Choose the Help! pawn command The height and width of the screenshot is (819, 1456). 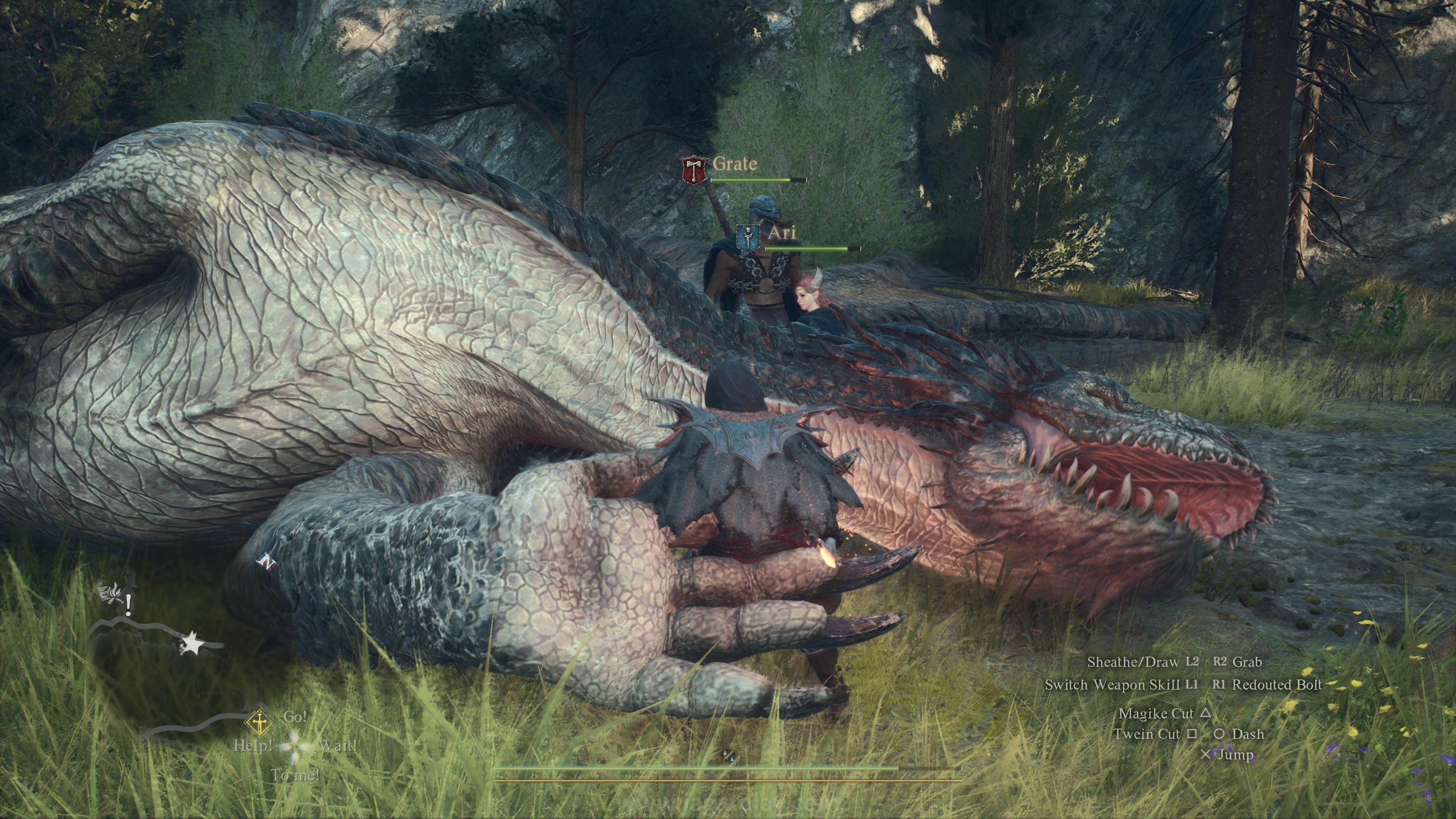click(x=253, y=745)
